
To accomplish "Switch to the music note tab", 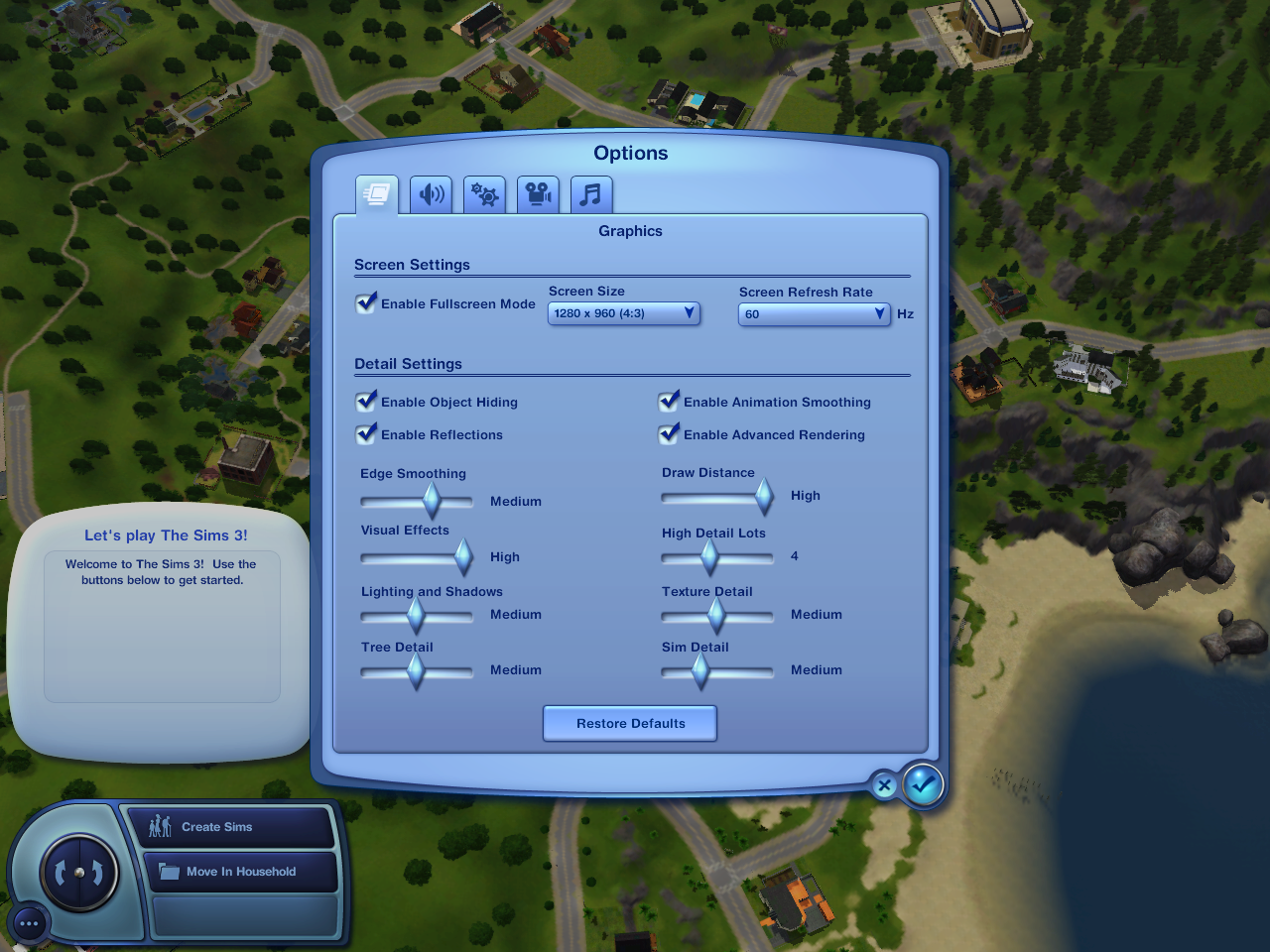I will tap(591, 194).
